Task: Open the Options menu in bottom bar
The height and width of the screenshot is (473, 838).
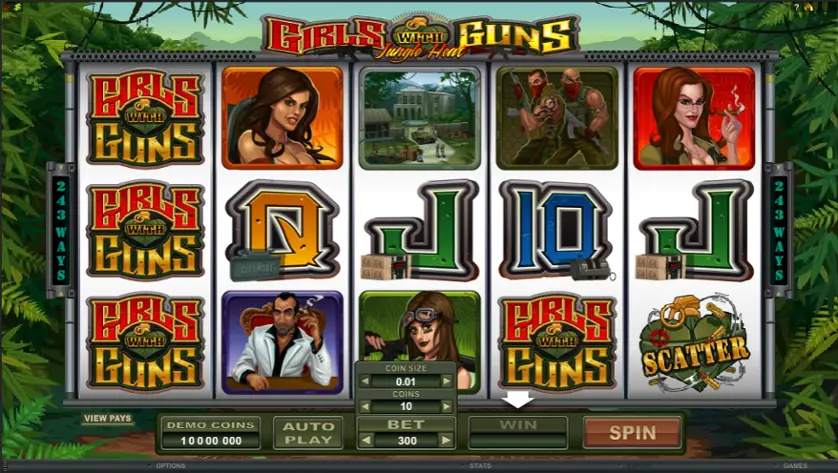Action: click(x=171, y=466)
